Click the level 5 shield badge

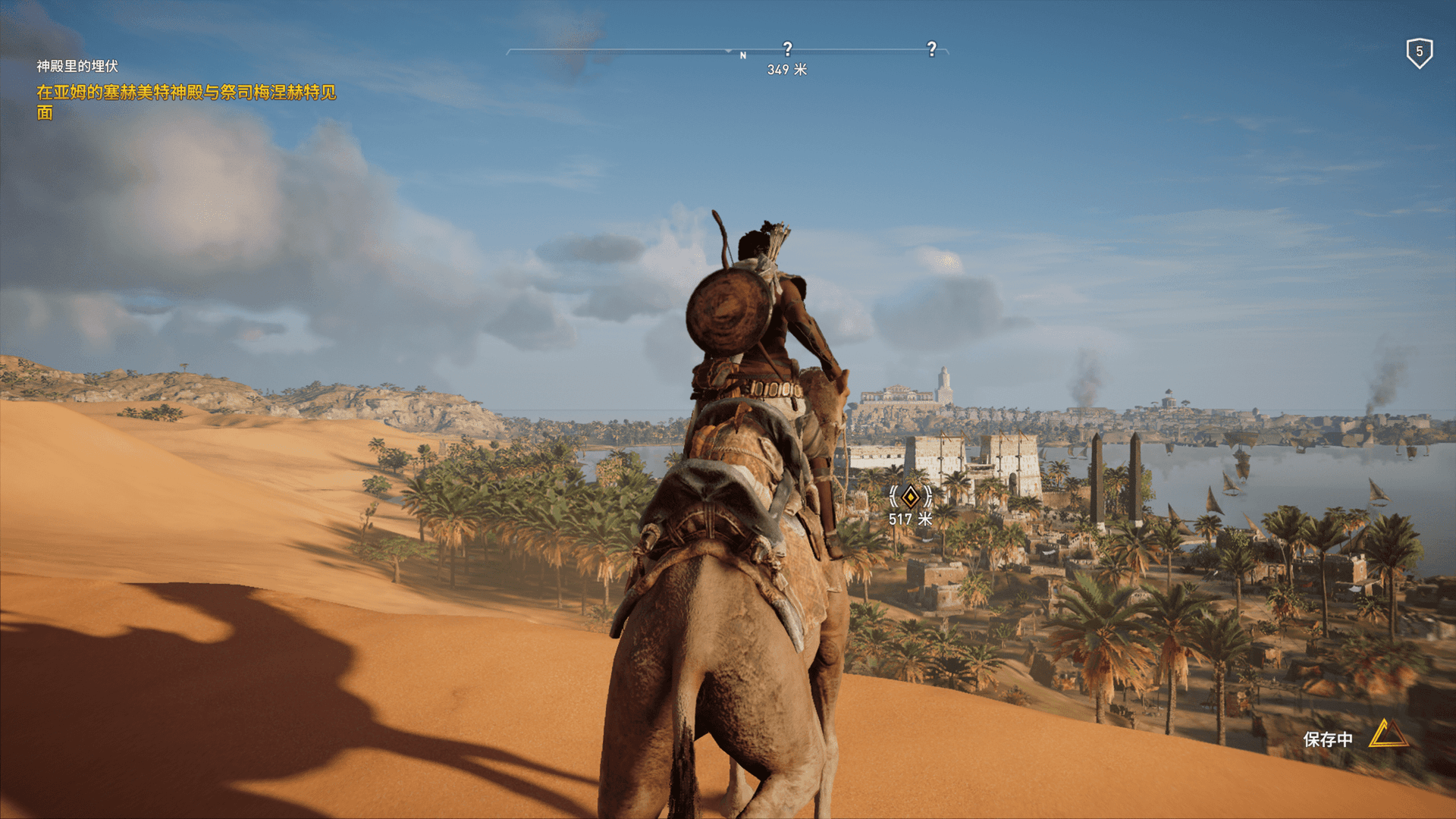(x=1419, y=52)
